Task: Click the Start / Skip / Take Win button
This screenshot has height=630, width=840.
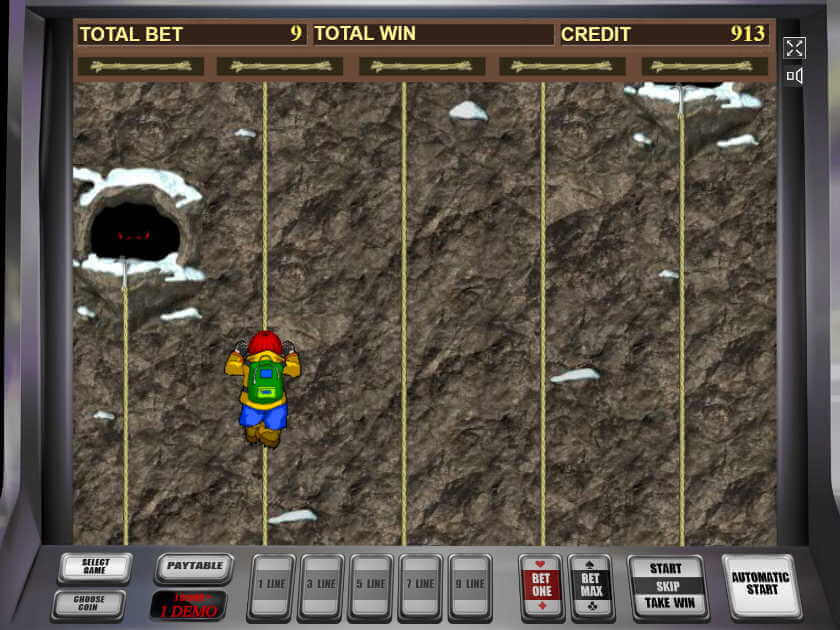Action: click(x=666, y=586)
